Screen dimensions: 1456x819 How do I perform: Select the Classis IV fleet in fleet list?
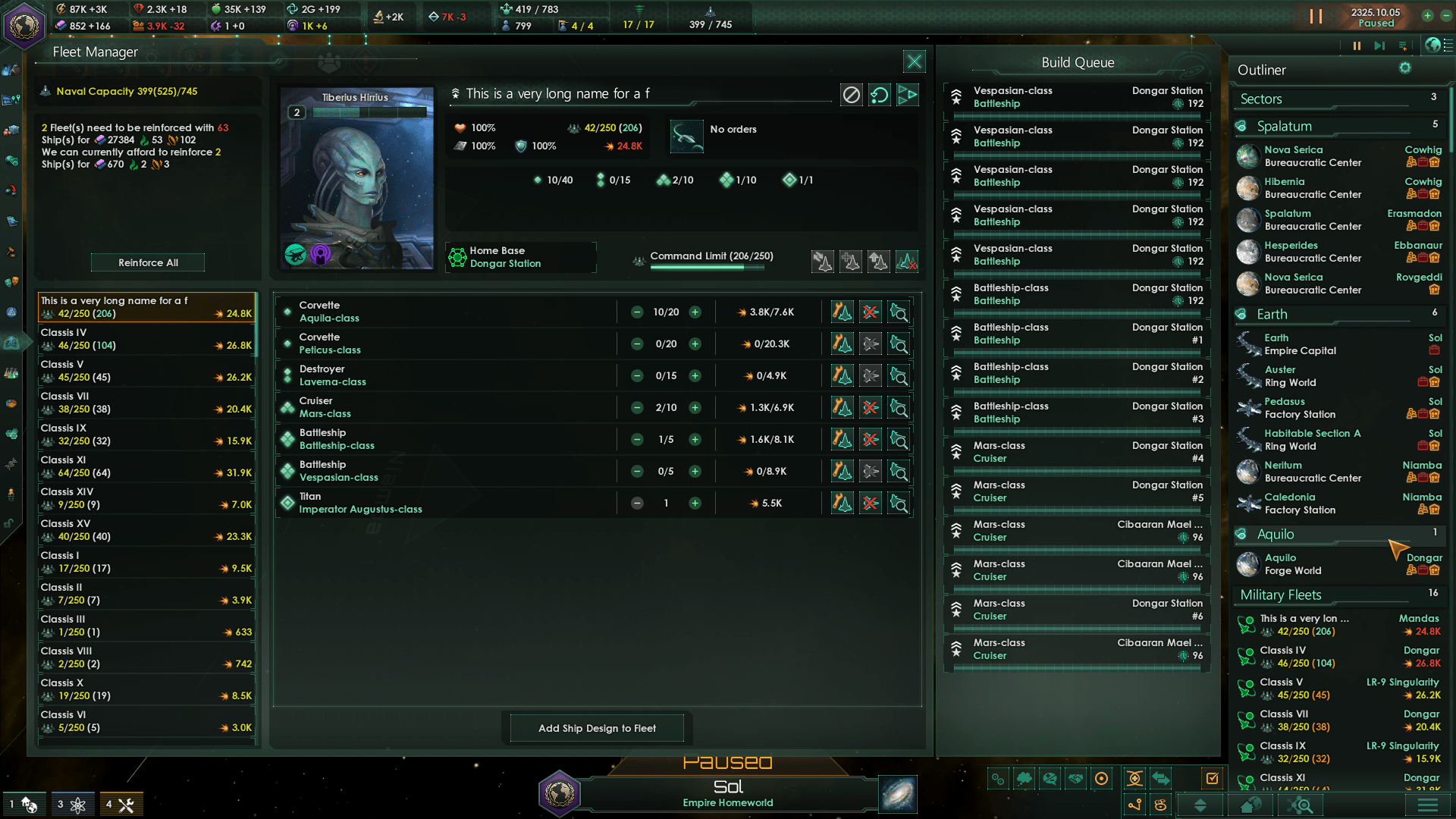[x=146, y=339]
